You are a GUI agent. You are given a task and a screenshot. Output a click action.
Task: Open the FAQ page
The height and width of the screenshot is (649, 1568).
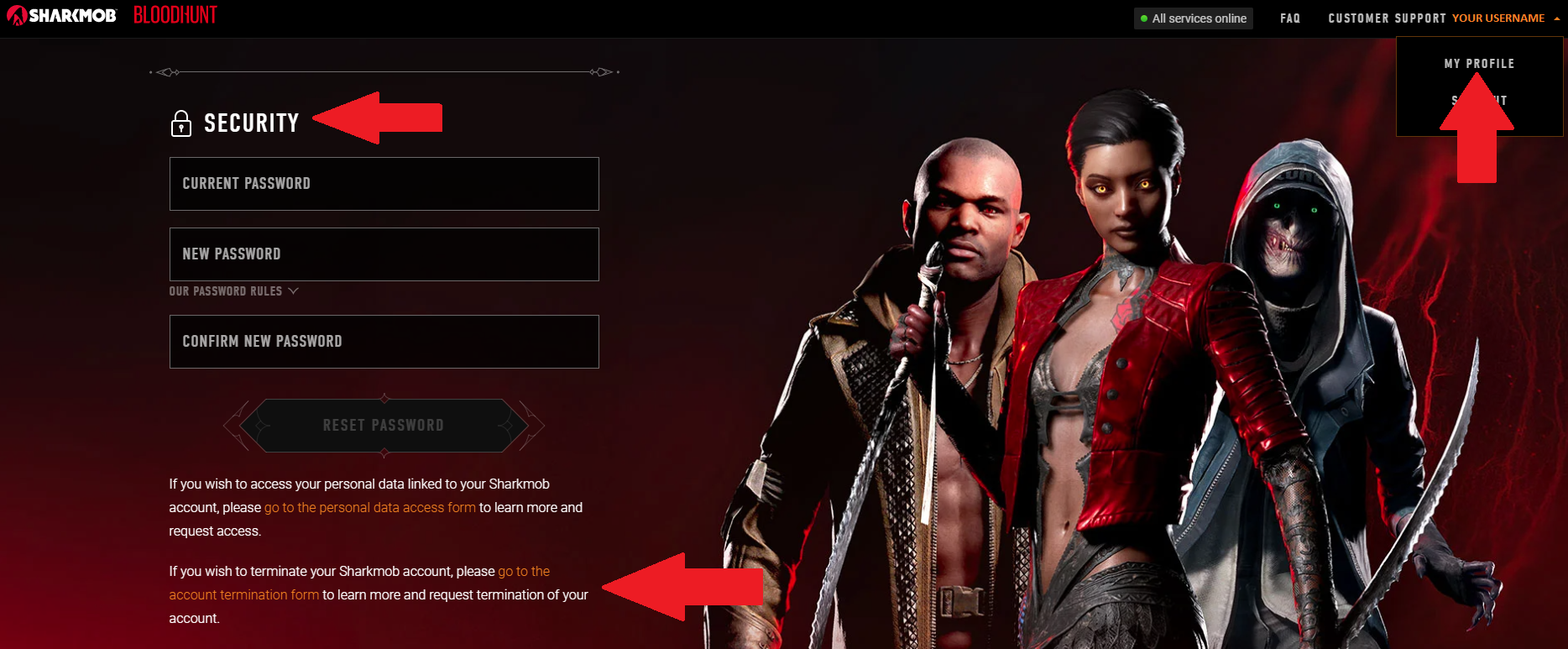[1290, 18]
